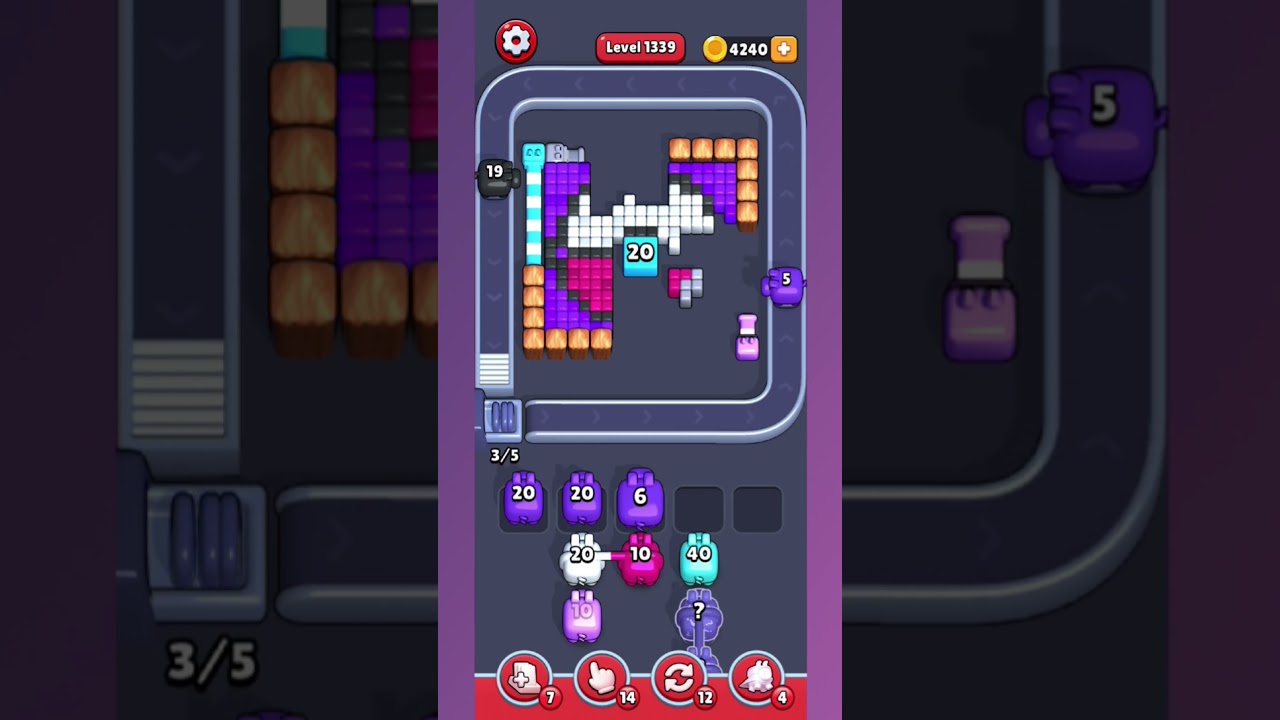
Task: Use the hand tap booster
Action: (601, 678)
